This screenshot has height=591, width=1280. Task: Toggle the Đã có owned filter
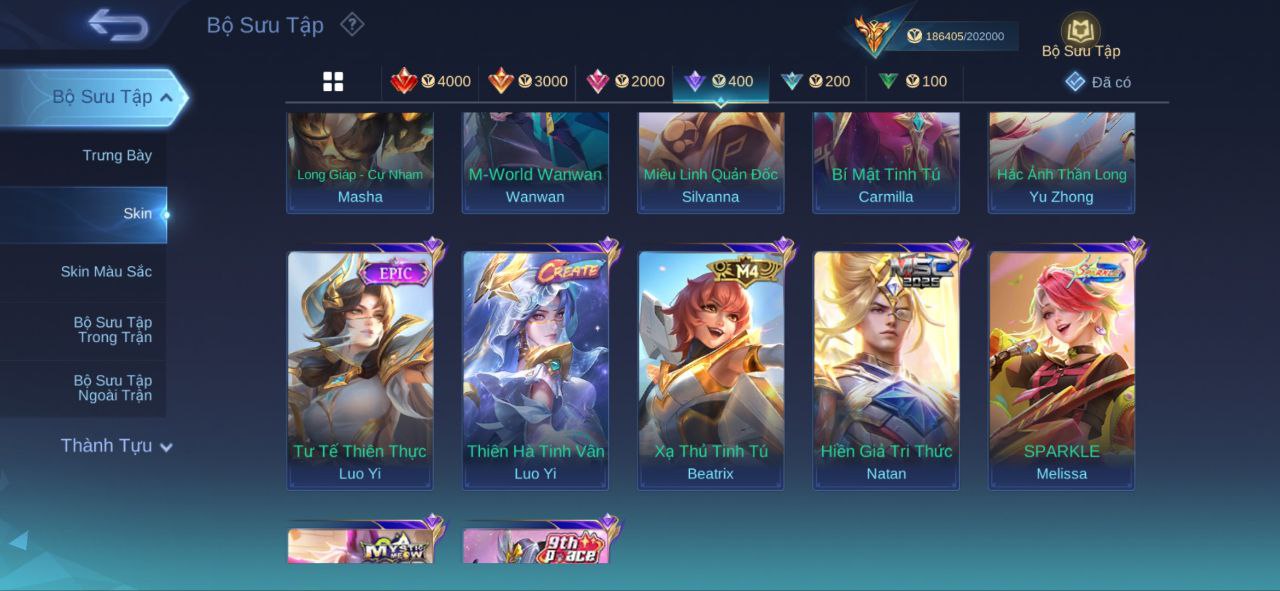(x=1097, y=82)
